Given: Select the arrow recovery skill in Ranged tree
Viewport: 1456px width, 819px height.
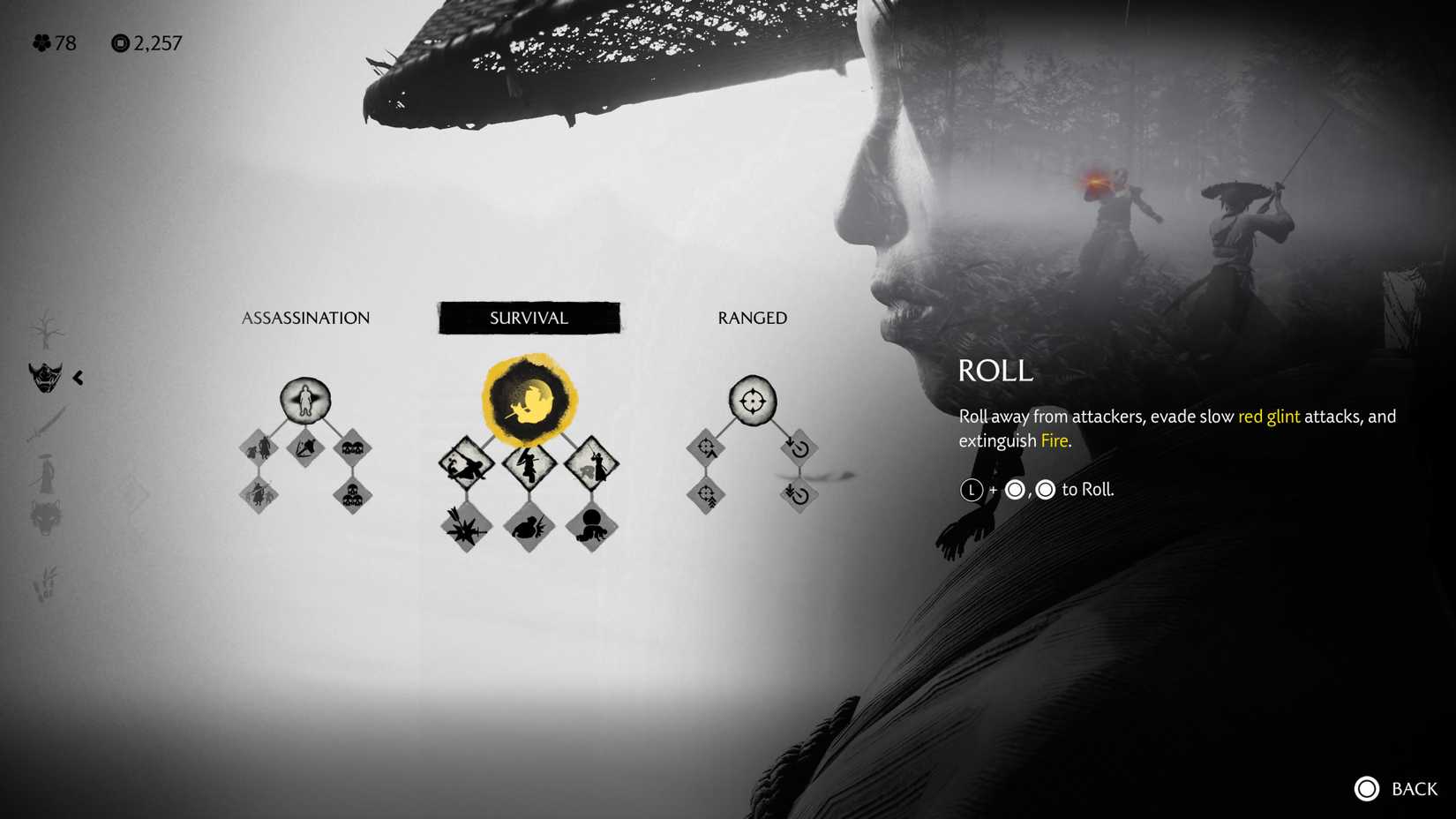Looking at the screenshot, I should pos(799,448).
